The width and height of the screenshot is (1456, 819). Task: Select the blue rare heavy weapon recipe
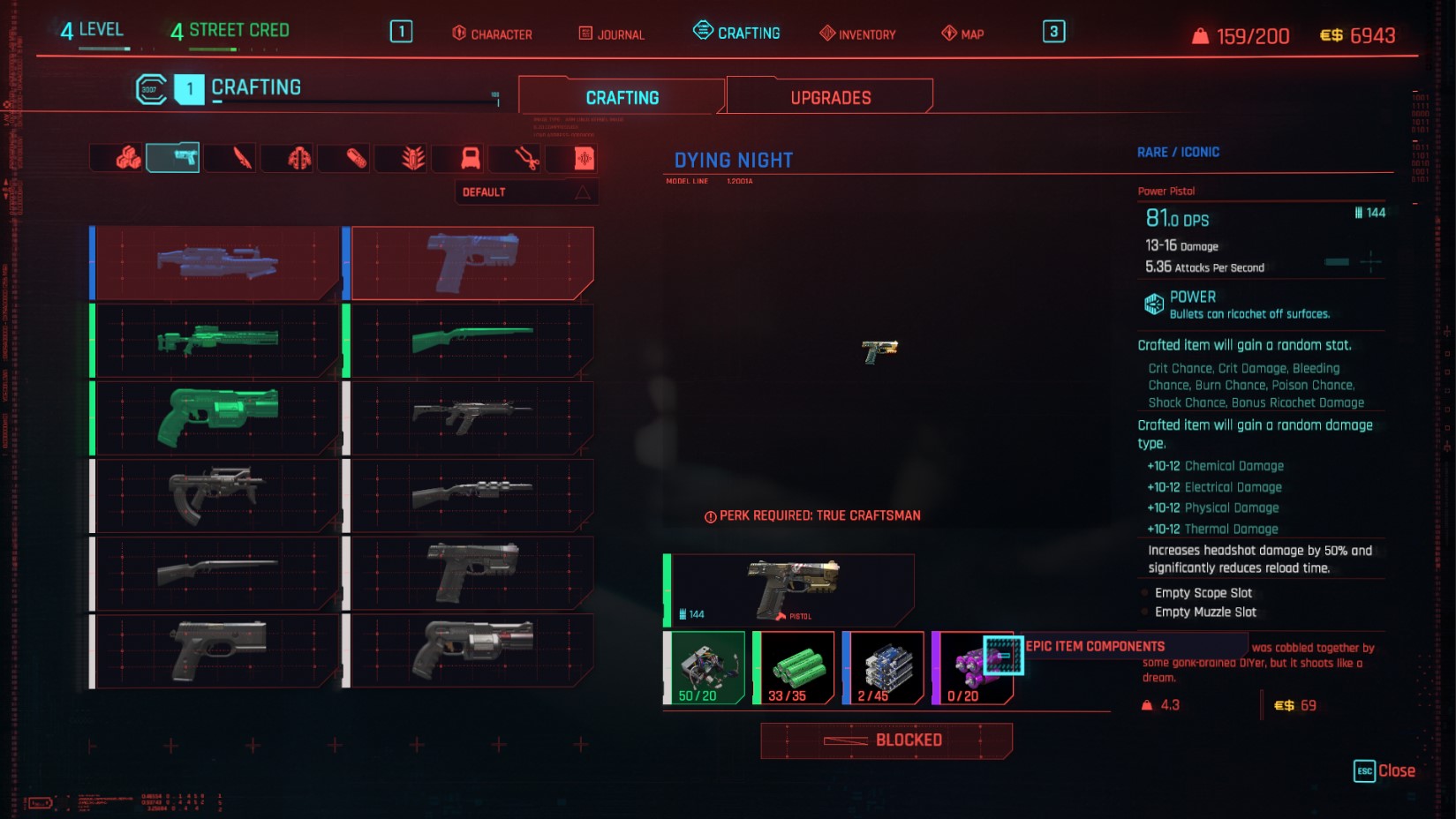[x=217, y=263]
